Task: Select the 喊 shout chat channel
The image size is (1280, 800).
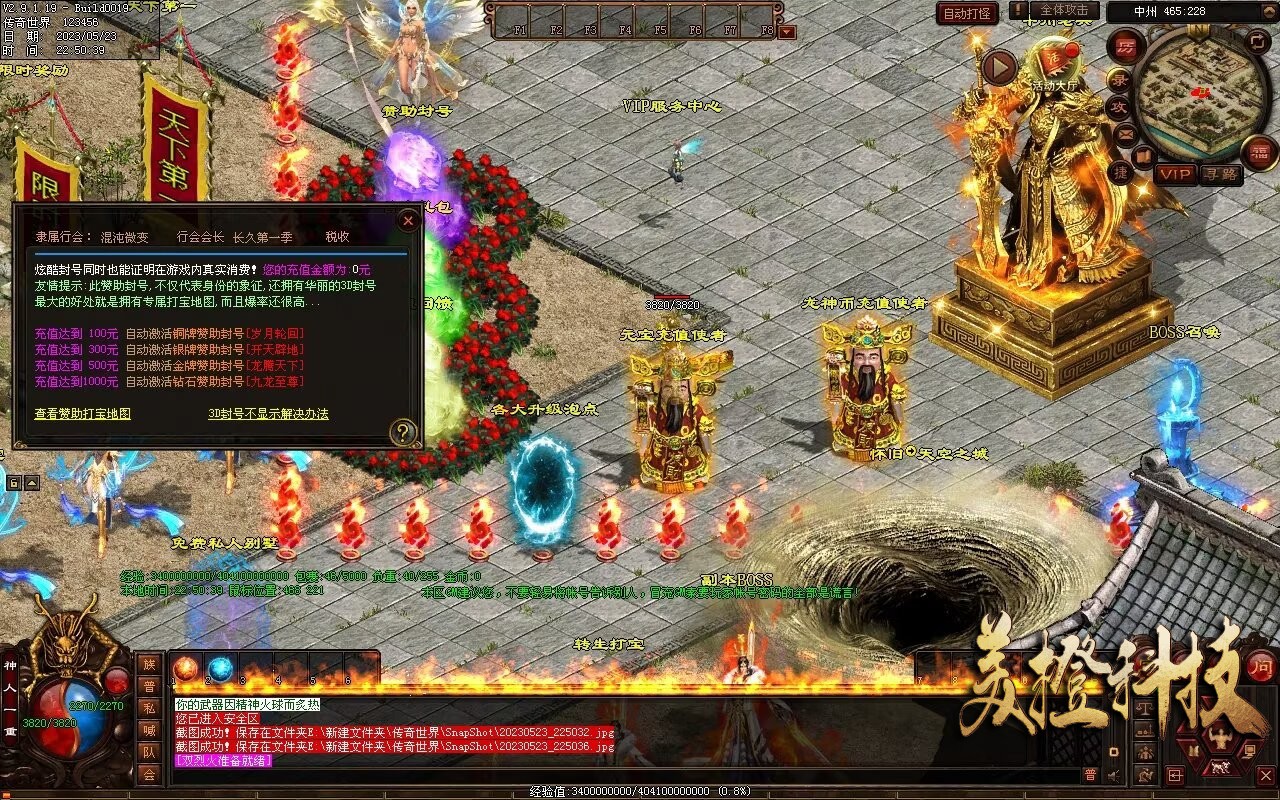Action: (x=149, y=730)
